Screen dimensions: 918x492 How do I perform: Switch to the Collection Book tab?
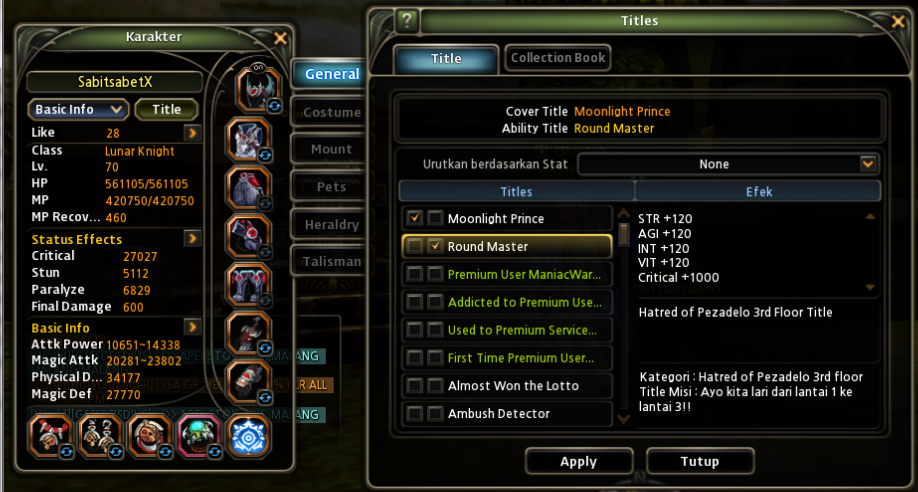[x=558, y=58]
